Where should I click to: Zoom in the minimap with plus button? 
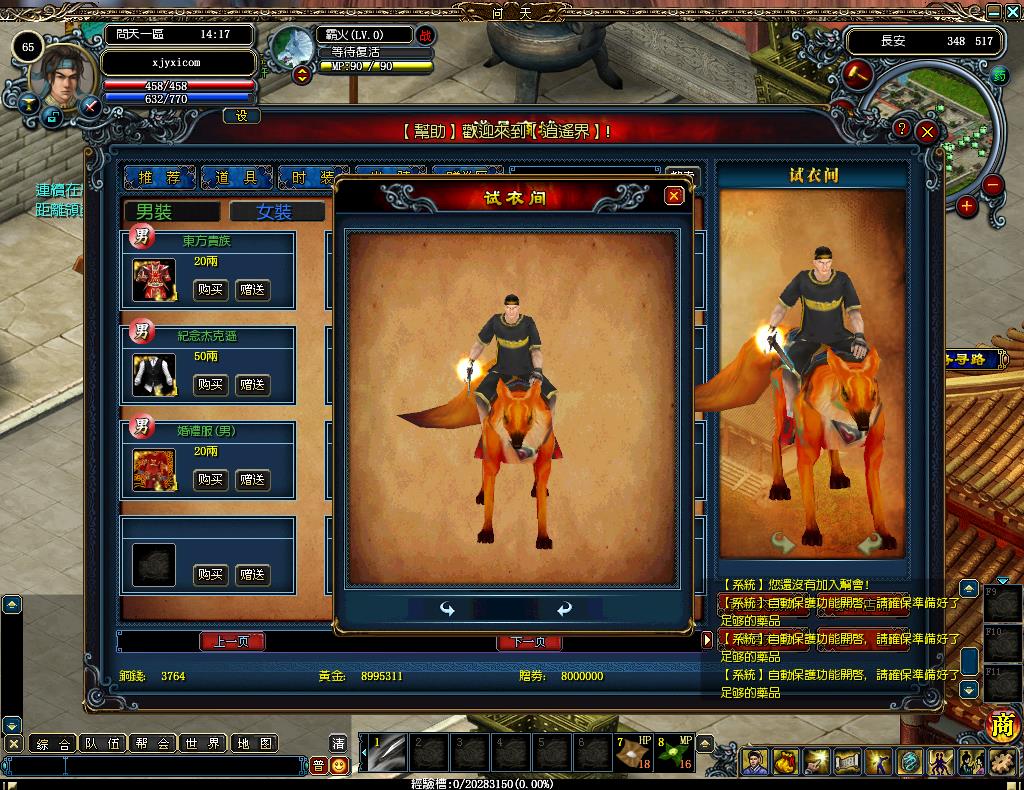coord(966,206)
